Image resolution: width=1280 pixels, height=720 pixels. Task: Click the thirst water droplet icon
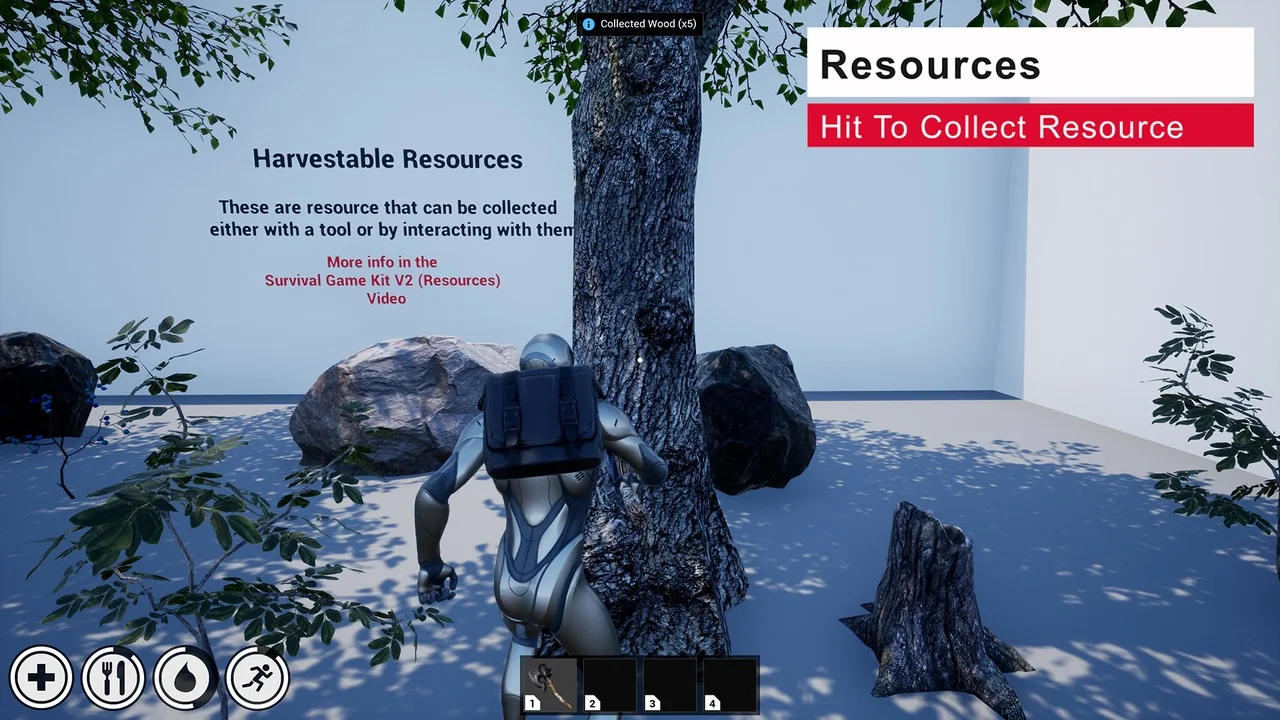click(x=185, y=677)
